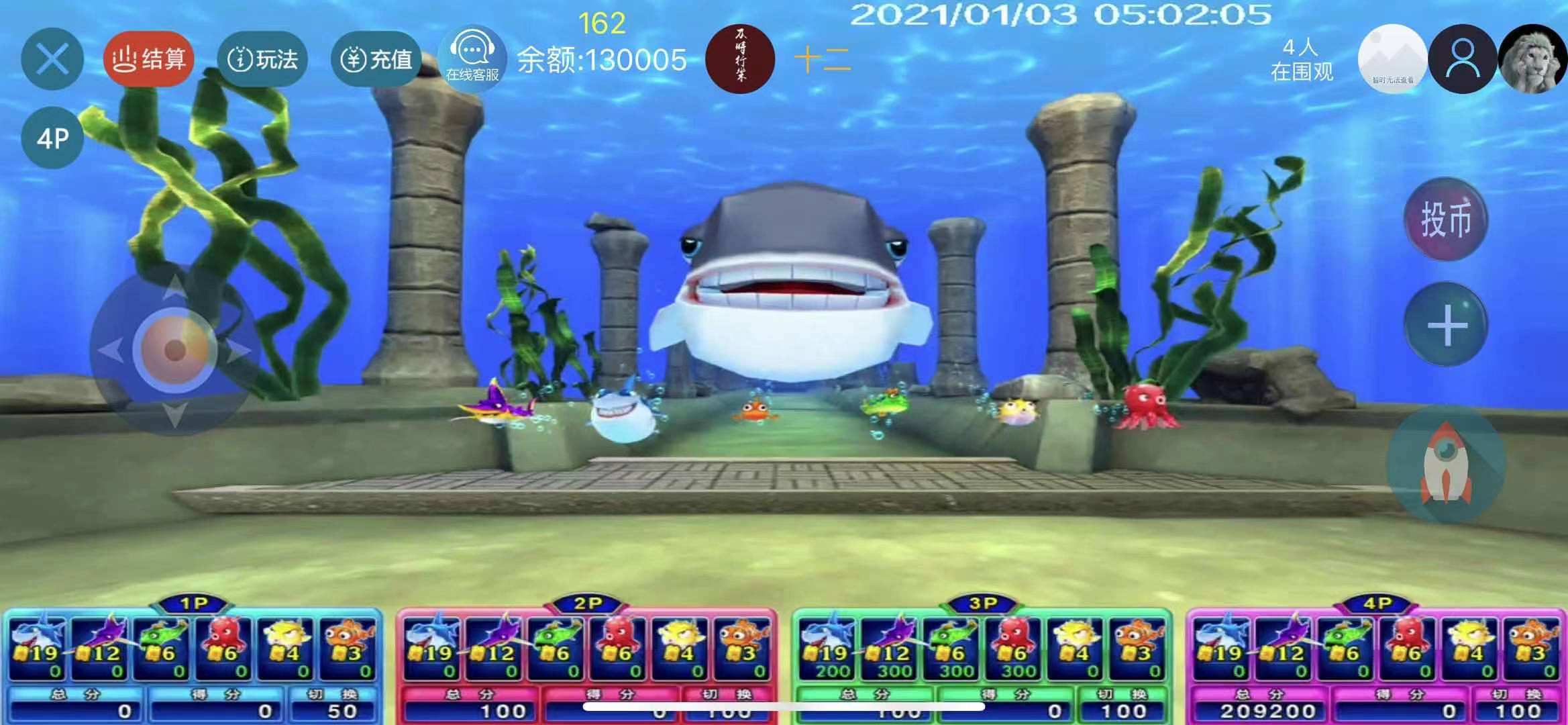
Task: Close the game with the X button
Action: coord(52,59)
